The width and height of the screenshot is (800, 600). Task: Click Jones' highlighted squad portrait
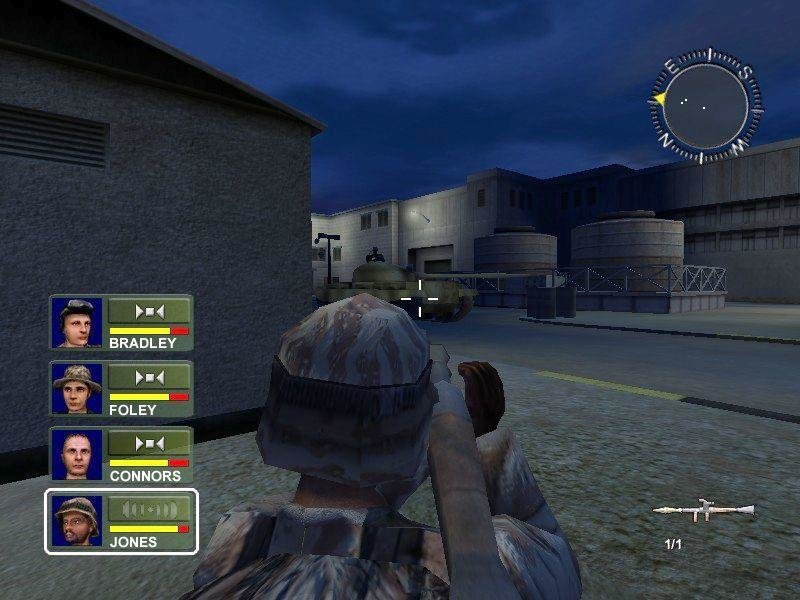coord(77,520)
